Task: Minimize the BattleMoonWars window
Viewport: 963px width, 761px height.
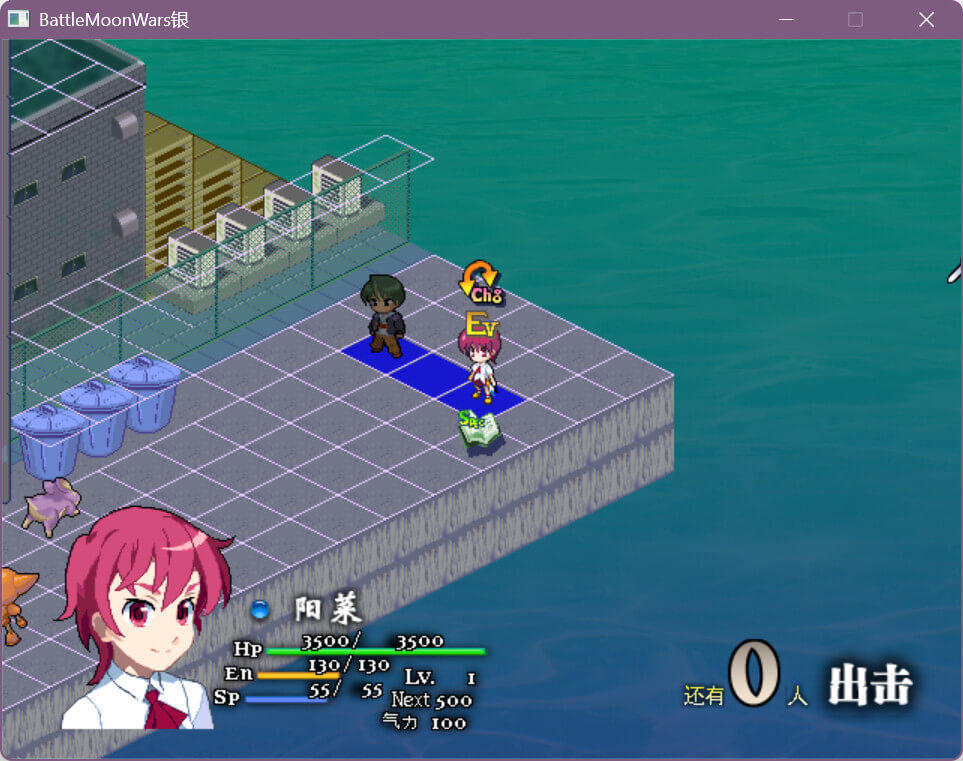Action: click(x=787, y=20)
